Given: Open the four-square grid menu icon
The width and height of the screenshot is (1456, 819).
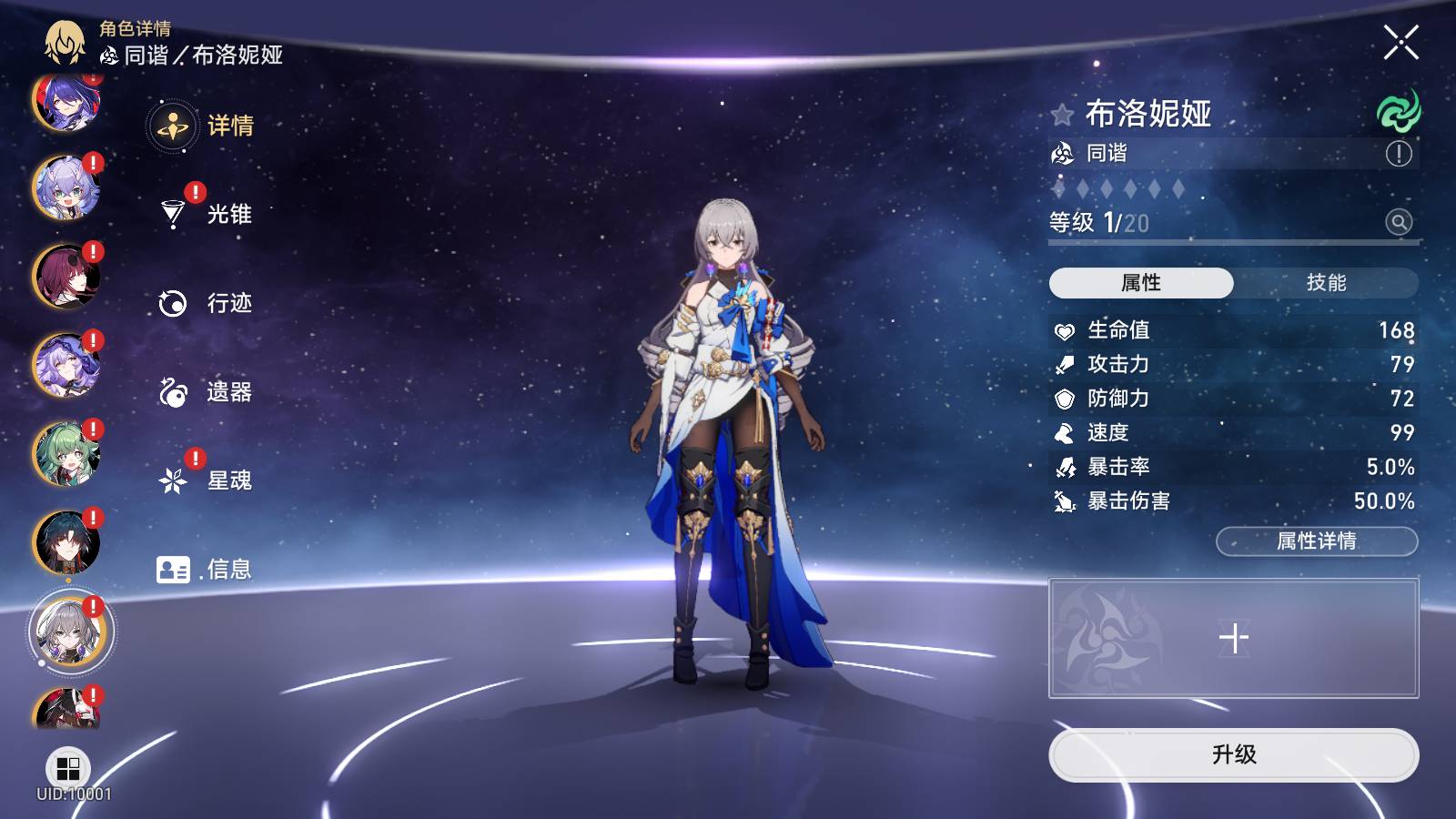Looking at the screenshot, I should pos(68,768).
